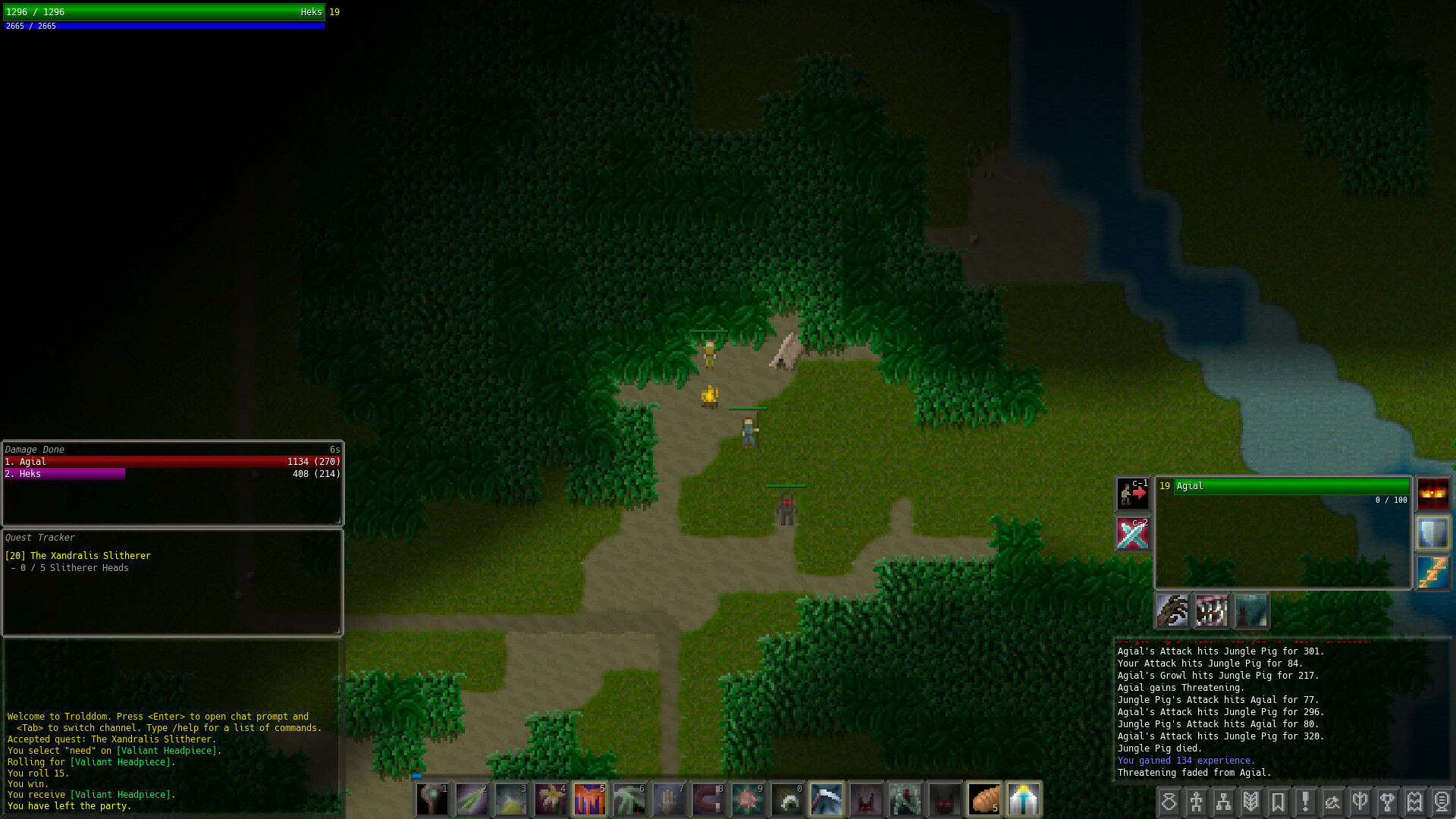The image size is (1456, 819).
Task: Open the bag icon in the bottom-right menu bar
Action: tap(1169, 800)
